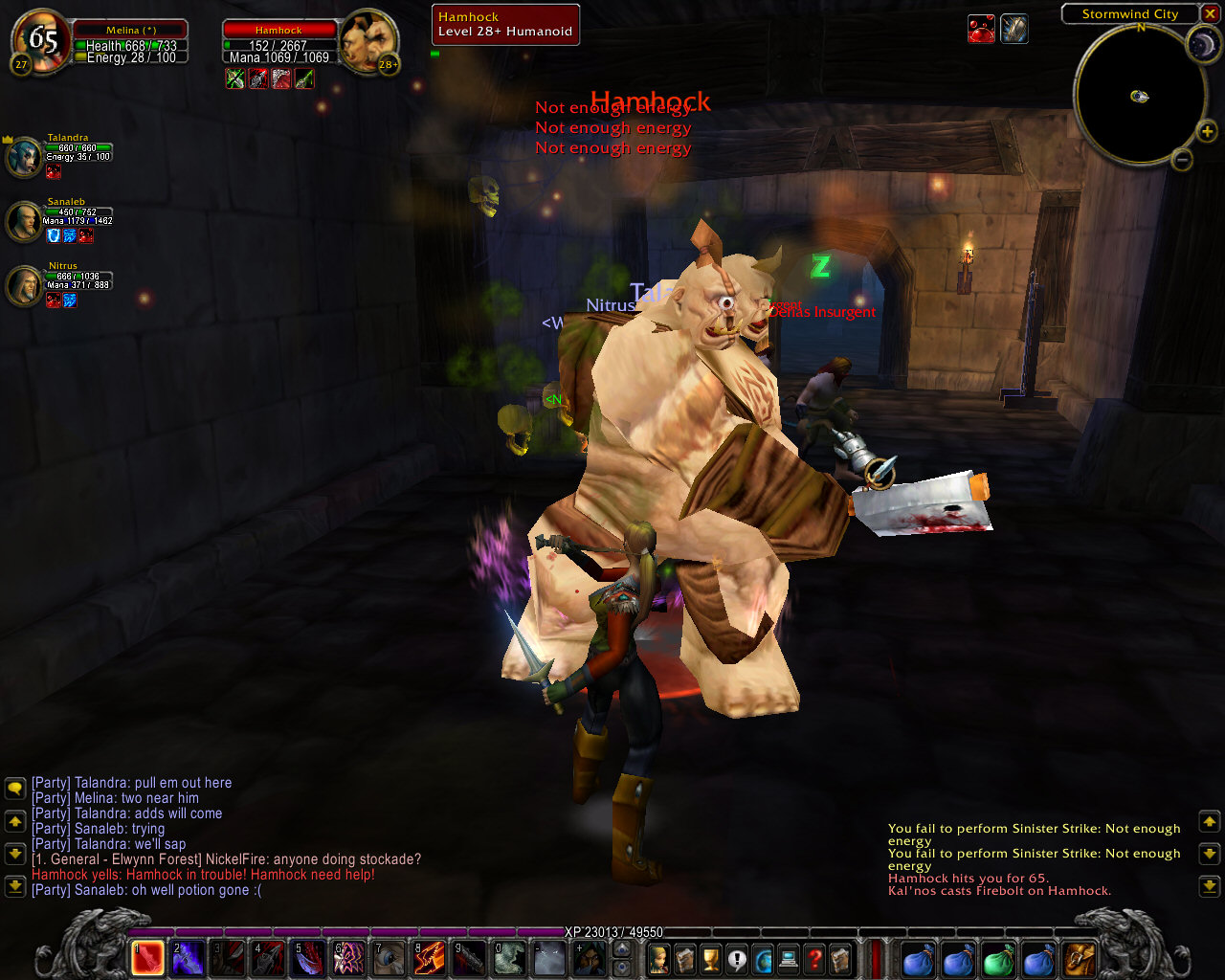Click Hamhock's target portrait

(x=367, y=41)
